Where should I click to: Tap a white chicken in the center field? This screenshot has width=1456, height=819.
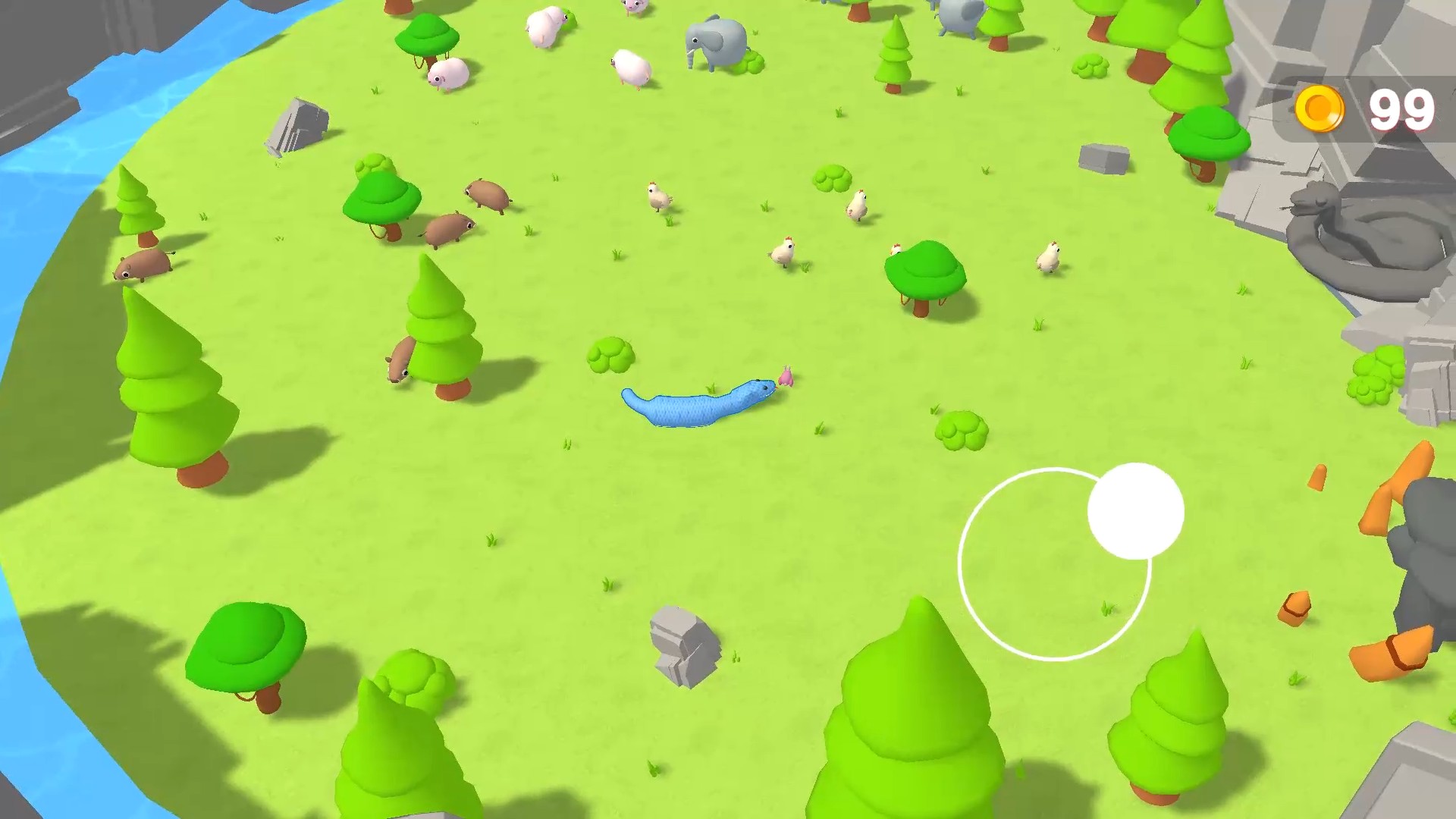click(x=785, y=250)
